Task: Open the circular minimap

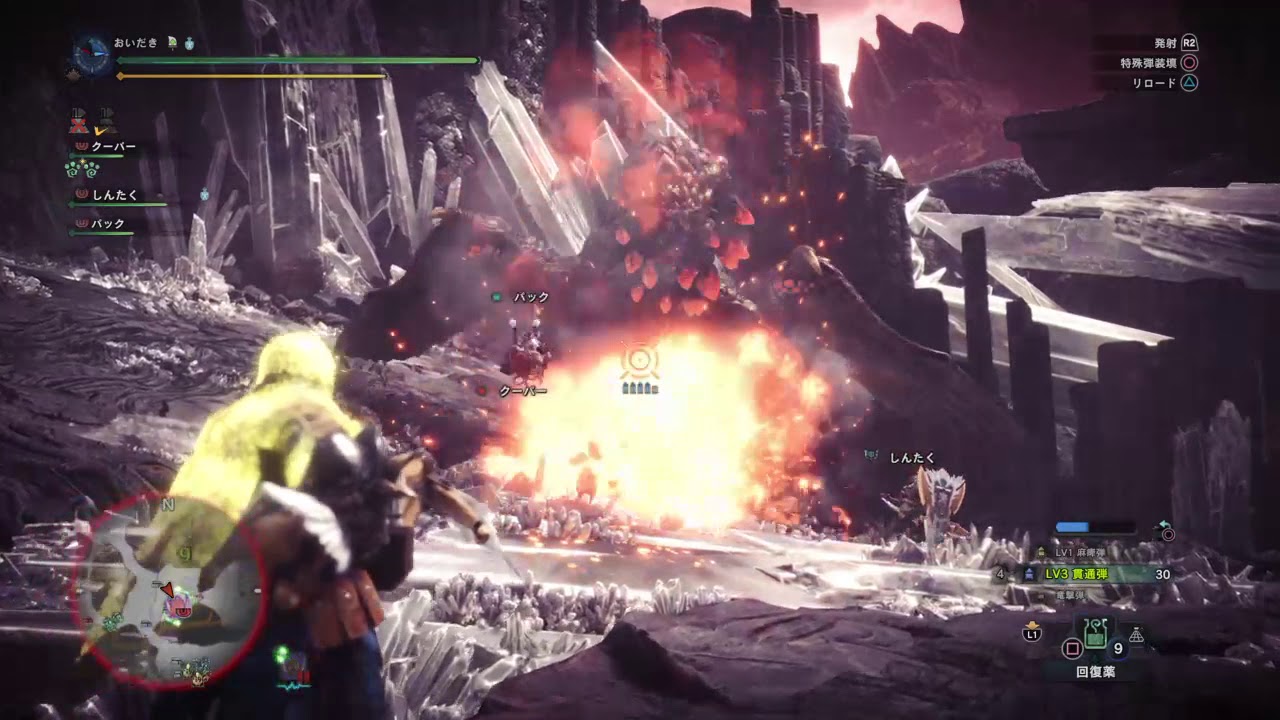Action: pyautogui.click(x=167, y=590)
